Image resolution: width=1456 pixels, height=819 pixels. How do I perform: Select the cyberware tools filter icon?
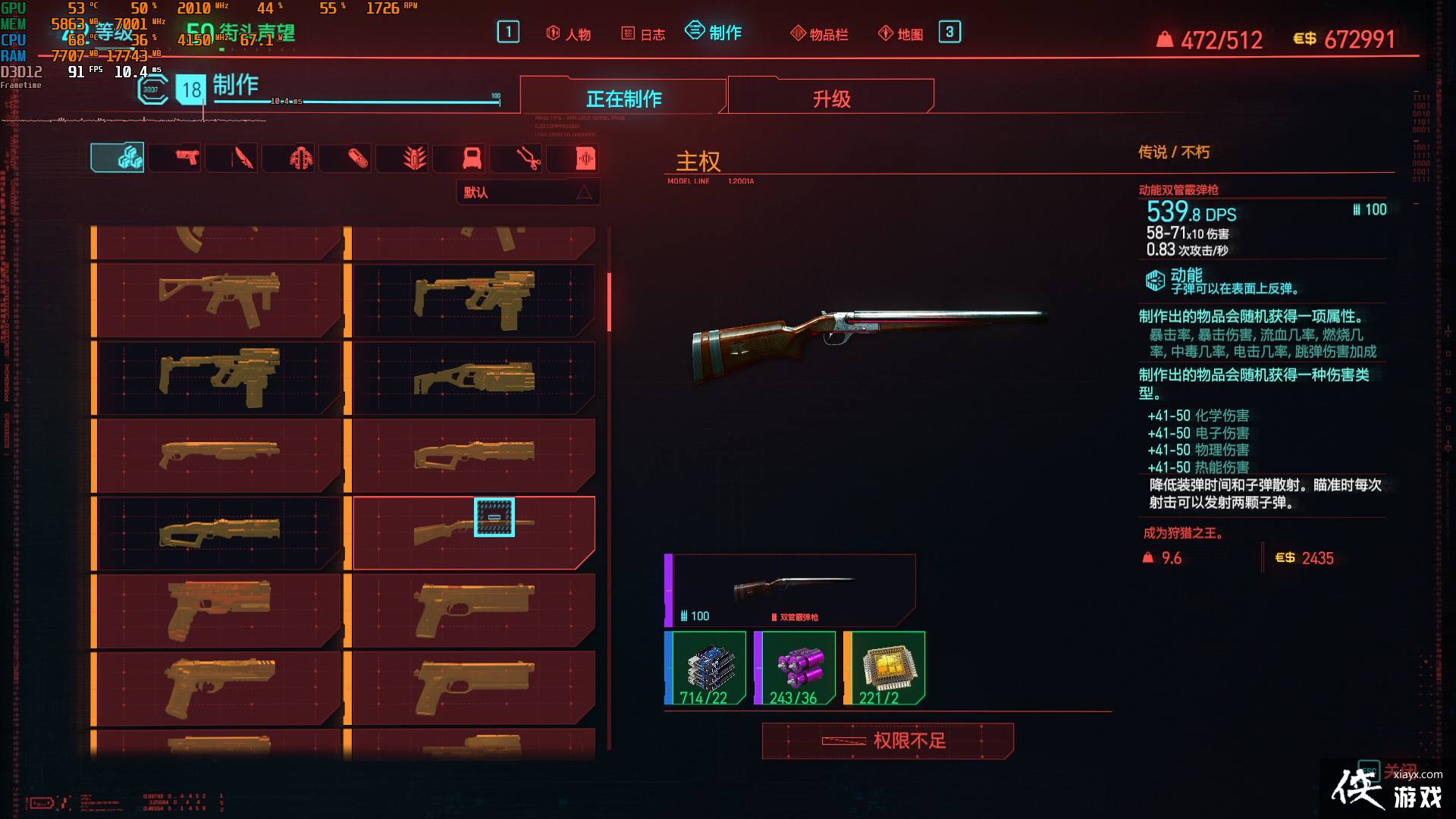click(516, 158)
